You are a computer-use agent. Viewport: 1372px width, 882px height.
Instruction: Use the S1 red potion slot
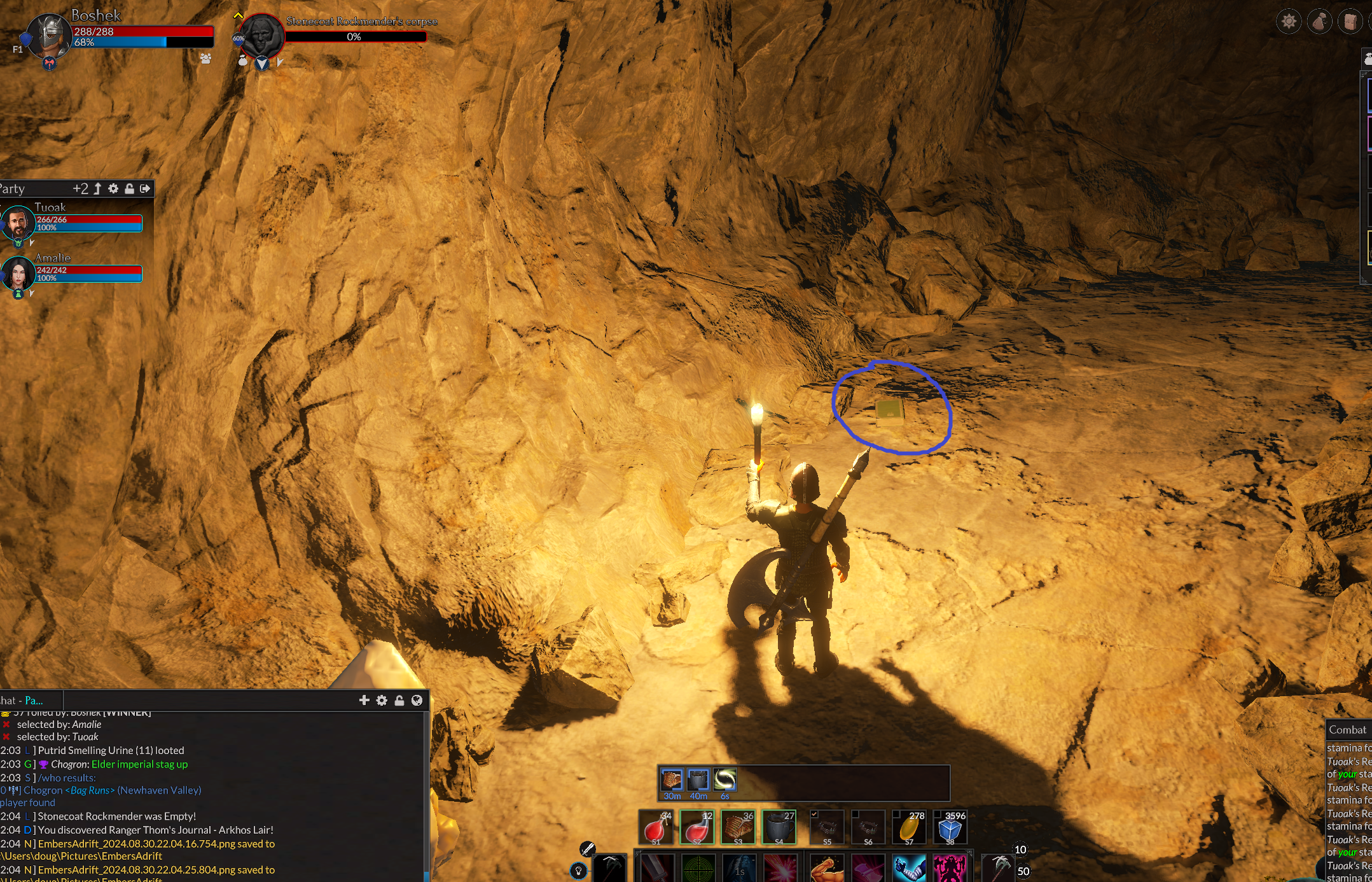656,827
